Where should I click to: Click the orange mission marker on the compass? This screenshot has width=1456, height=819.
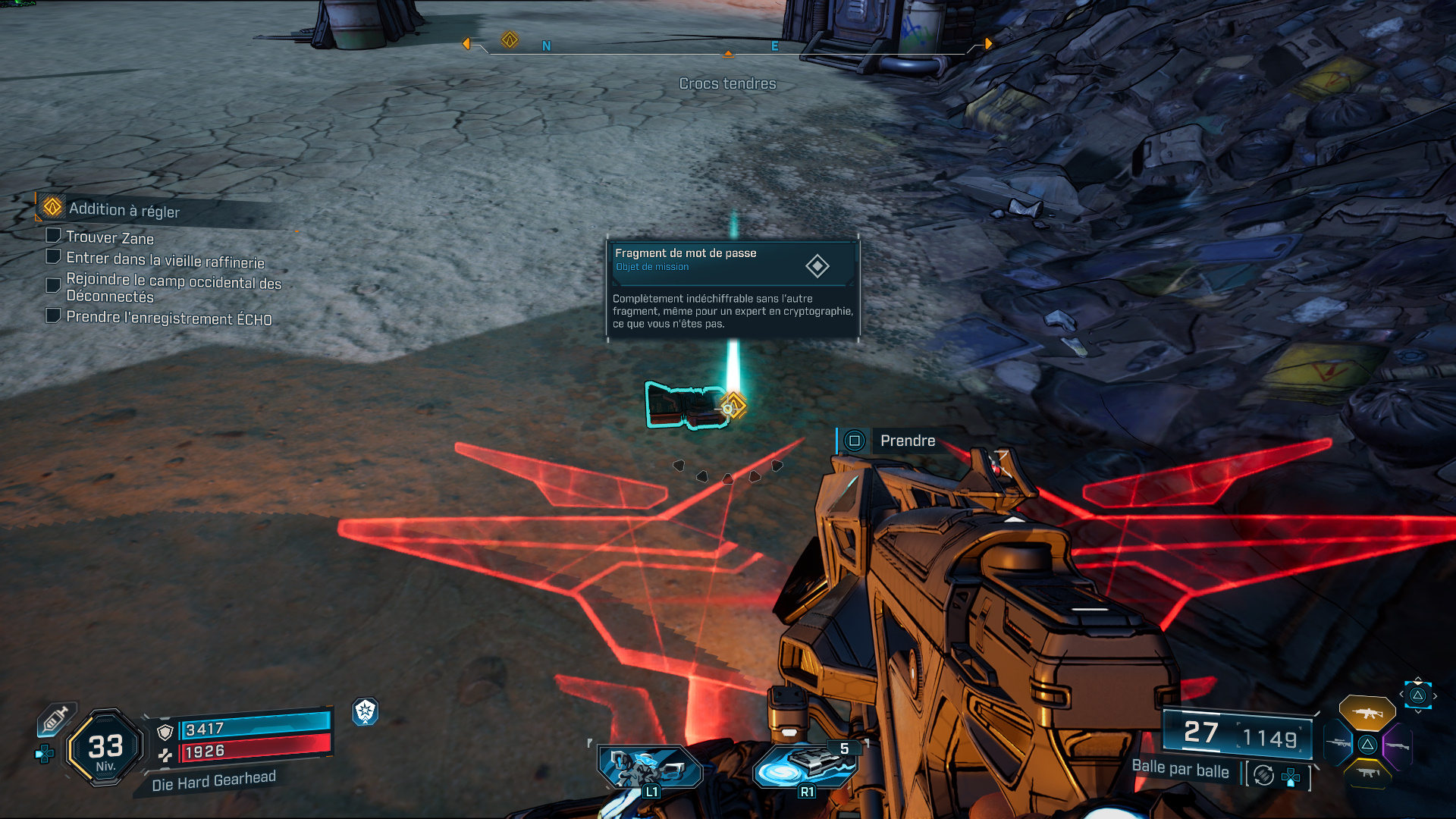pos(510,39)
